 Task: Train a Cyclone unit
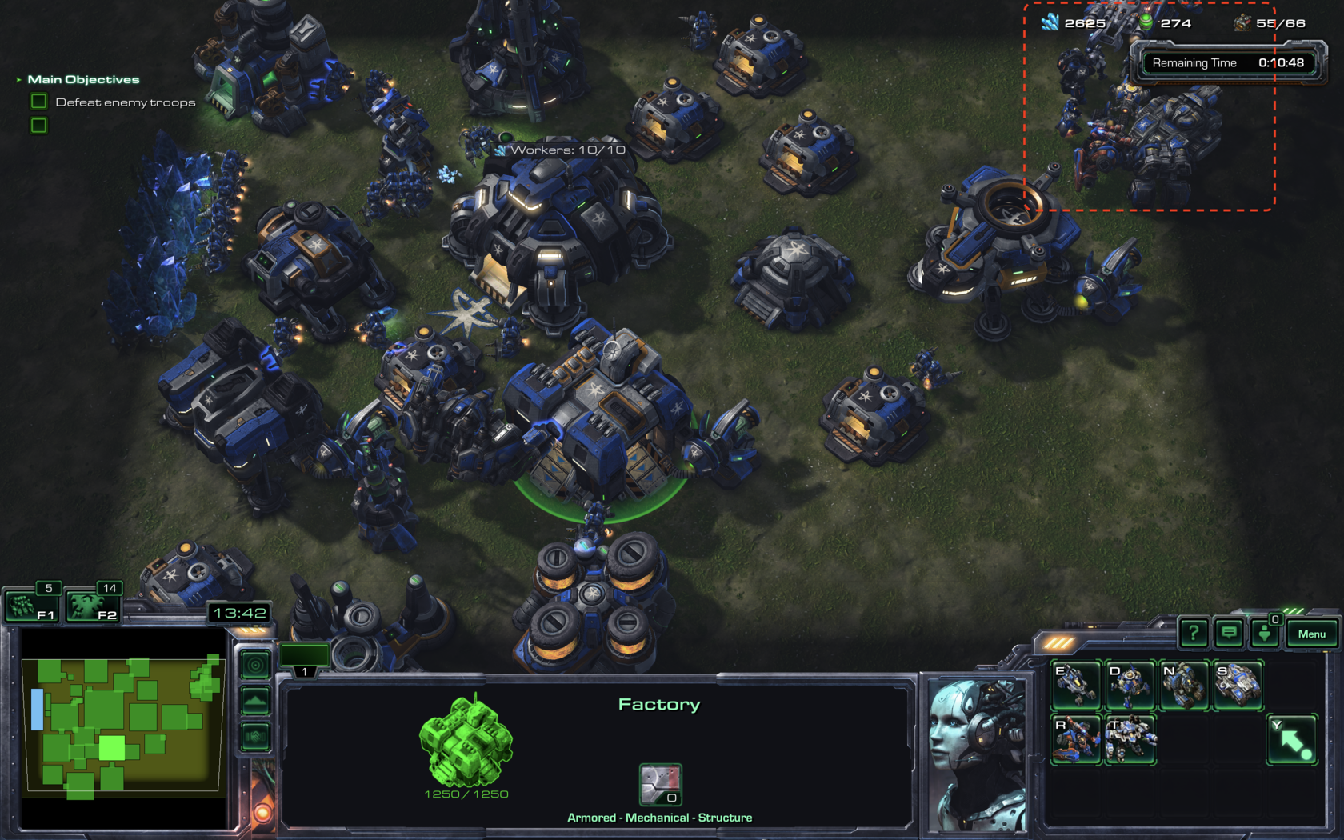(1184, 685)
